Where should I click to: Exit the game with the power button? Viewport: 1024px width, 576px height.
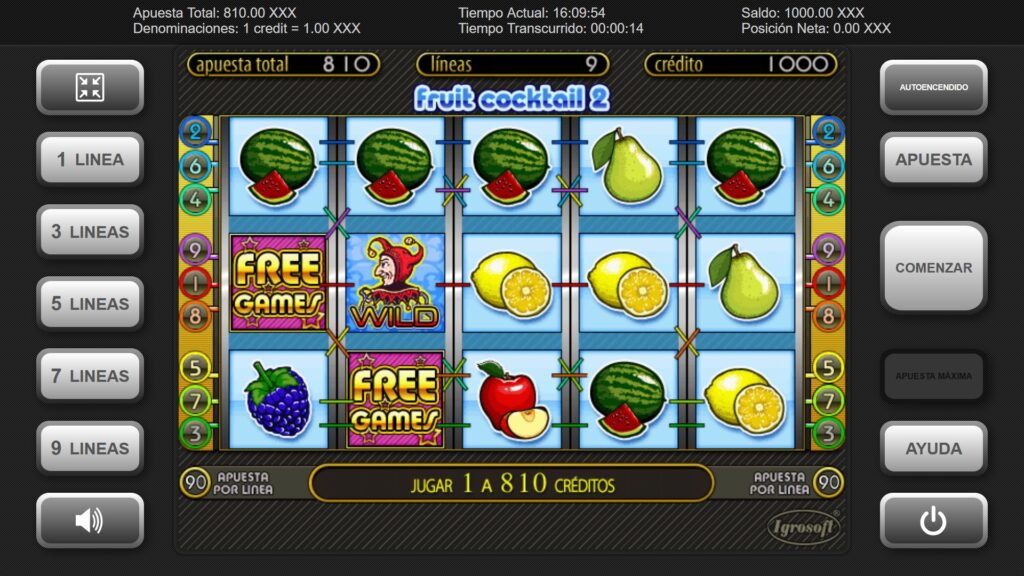pyautogui.click(x=933, y=520)
